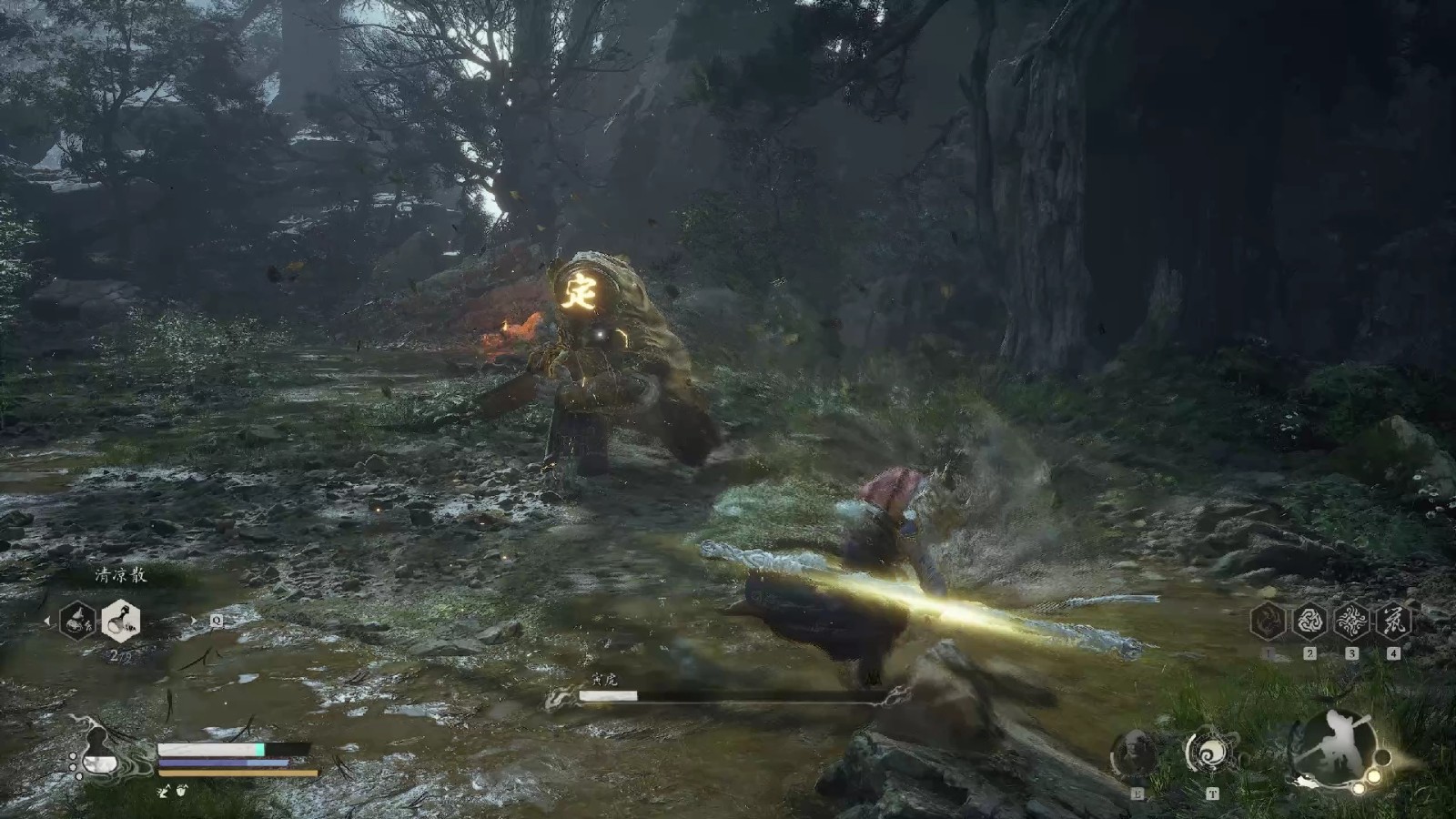Click the left arrow beside the item slots

coord(47,621)
